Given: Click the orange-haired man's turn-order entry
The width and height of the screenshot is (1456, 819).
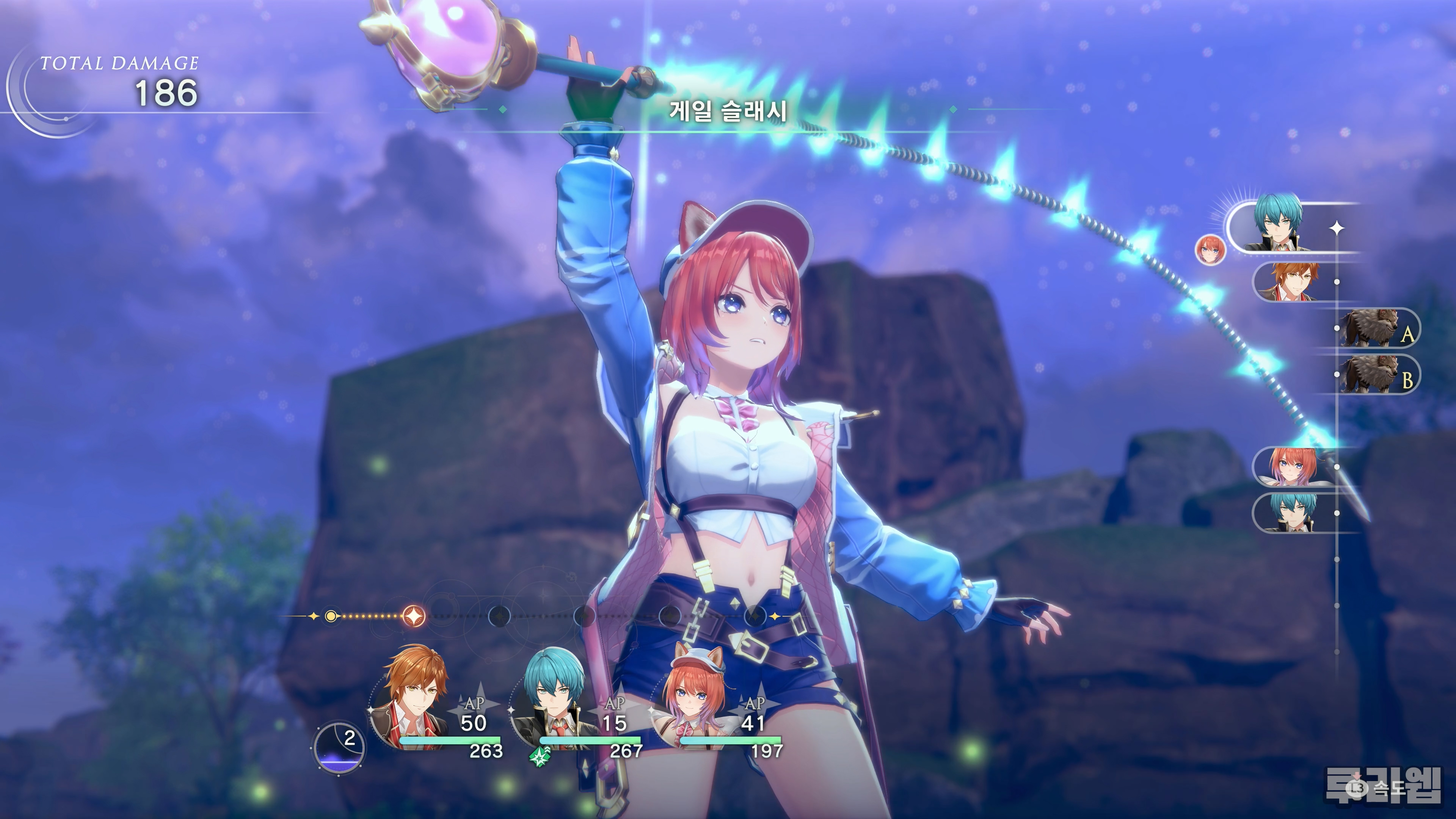Looking at the screenshot, I should [1294, 281].
